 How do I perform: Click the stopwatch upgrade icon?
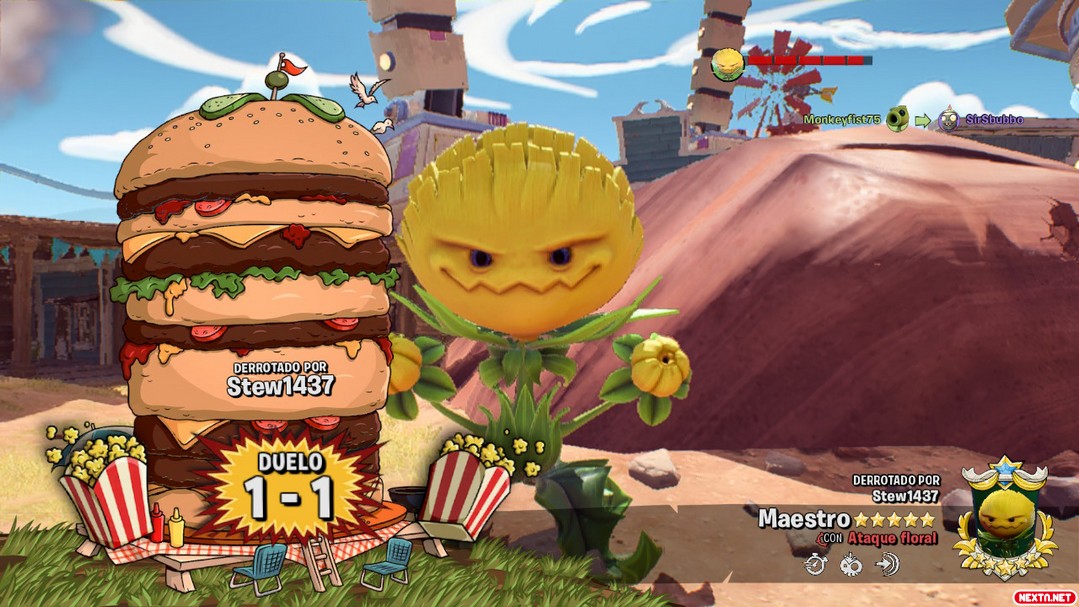coord(816,566)
